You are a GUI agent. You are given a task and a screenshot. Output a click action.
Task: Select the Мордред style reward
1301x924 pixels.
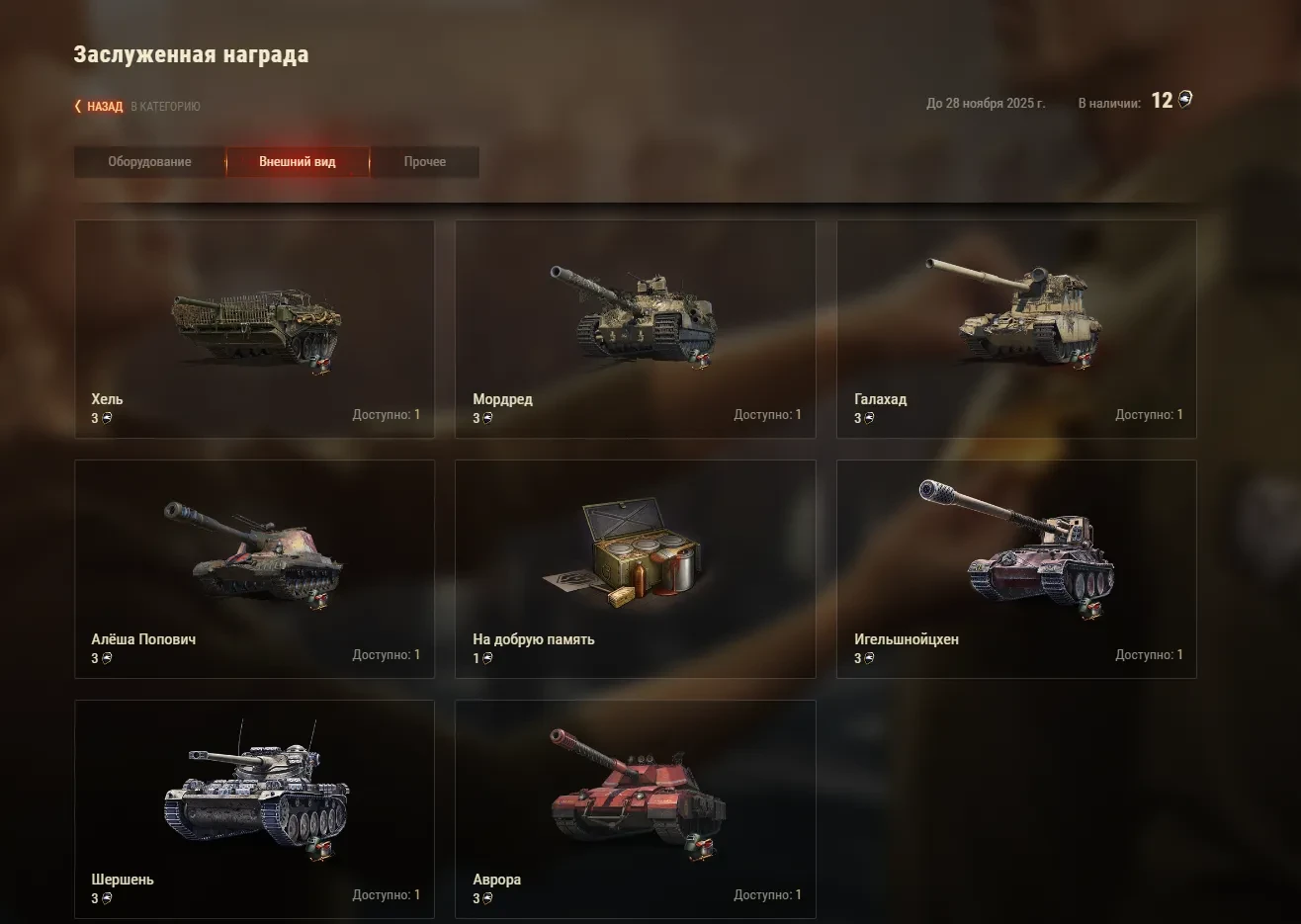tap(635, 329)
